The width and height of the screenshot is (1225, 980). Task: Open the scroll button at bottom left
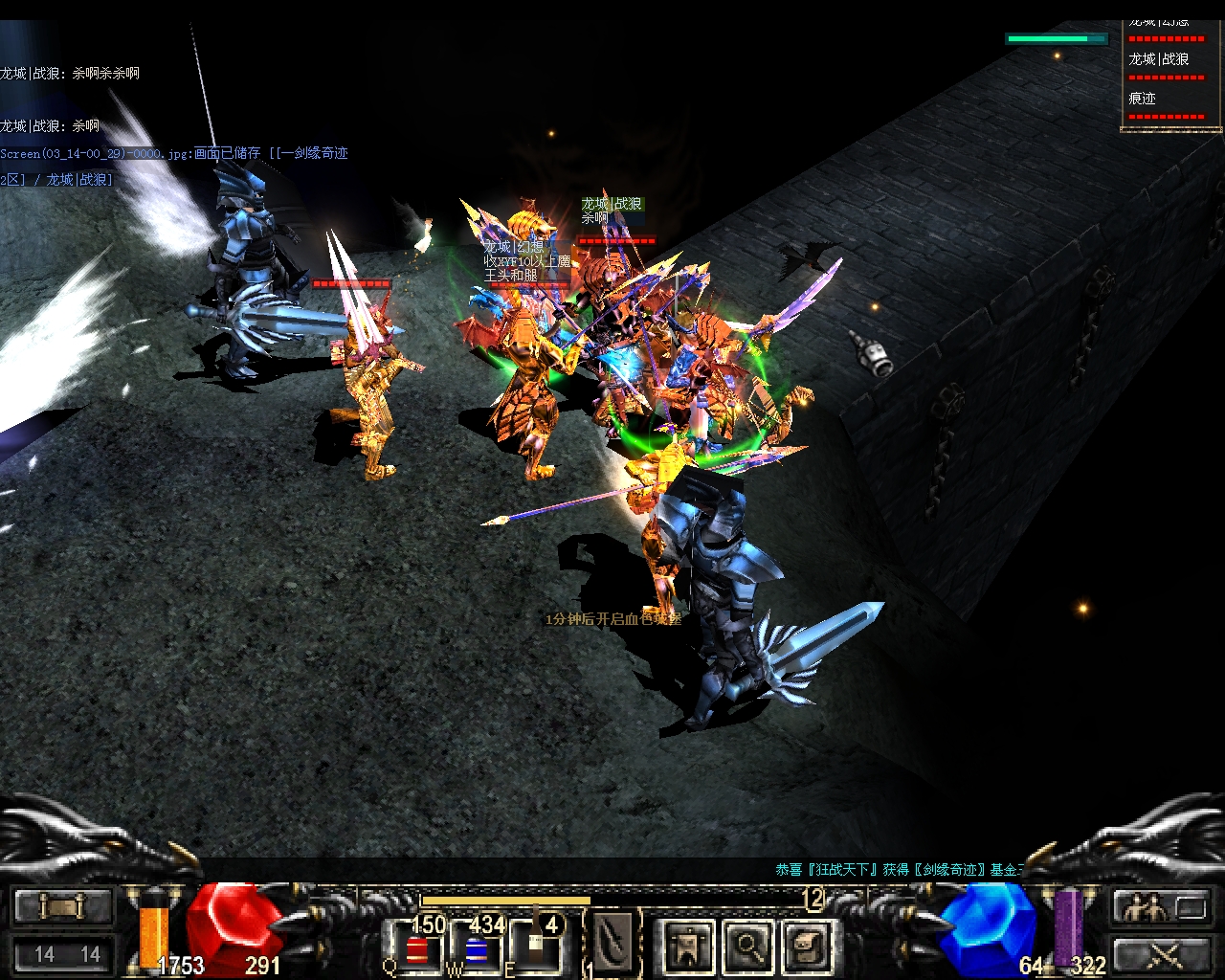tap(62, 905)
